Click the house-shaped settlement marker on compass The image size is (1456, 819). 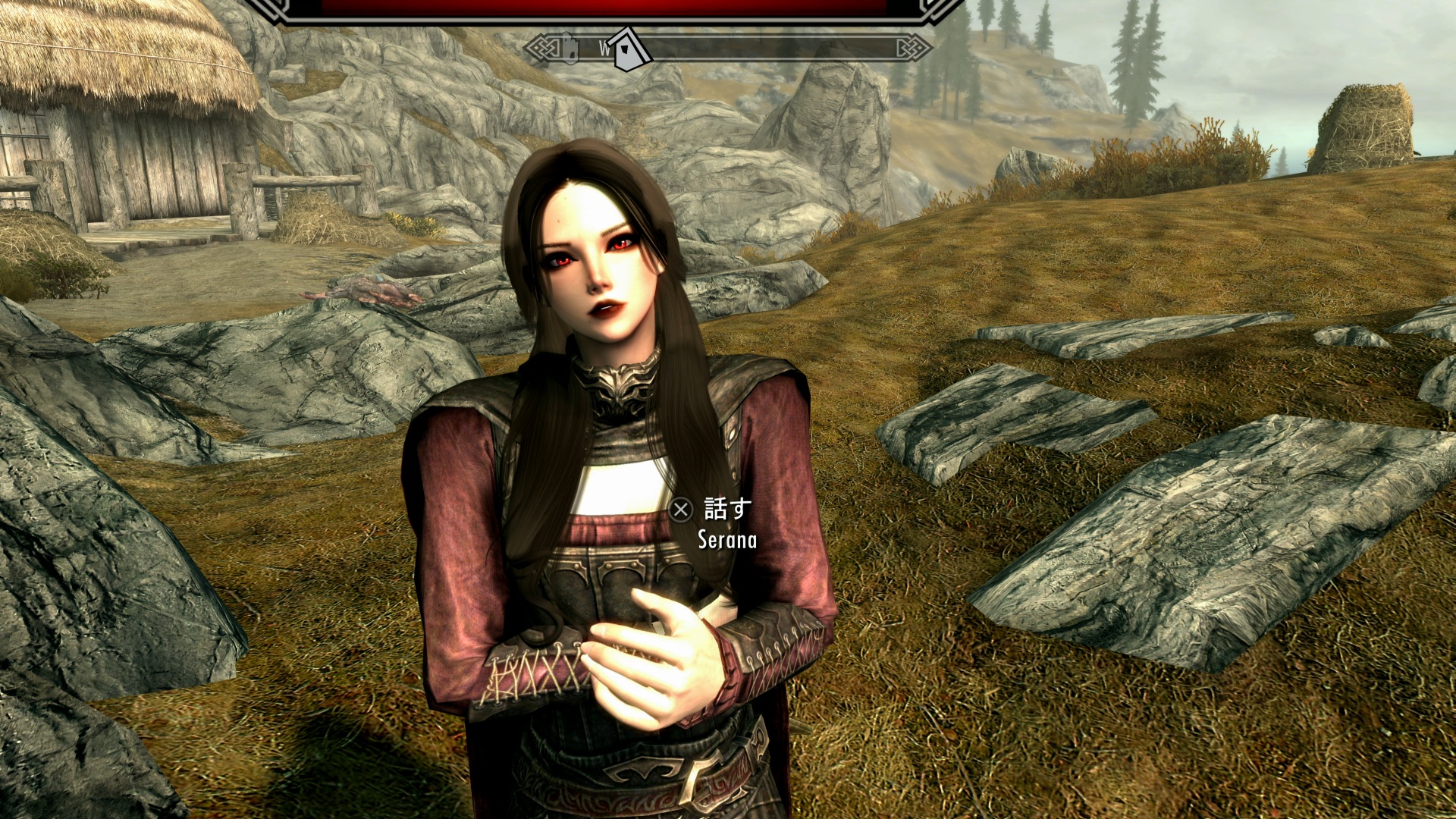click(629, 50)
